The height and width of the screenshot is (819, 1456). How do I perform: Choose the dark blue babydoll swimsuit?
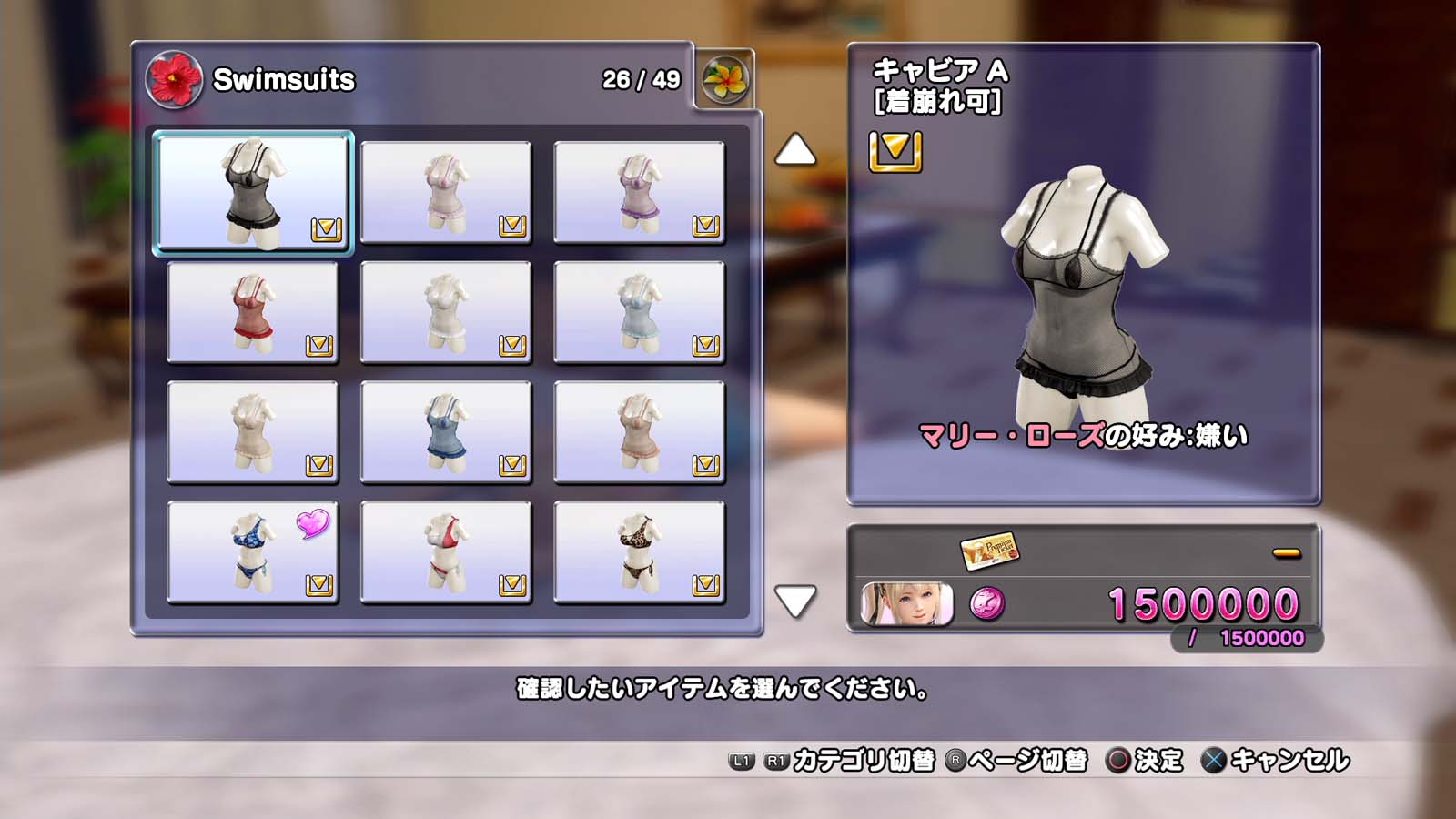pyautogui.click(x=446, y=432)
